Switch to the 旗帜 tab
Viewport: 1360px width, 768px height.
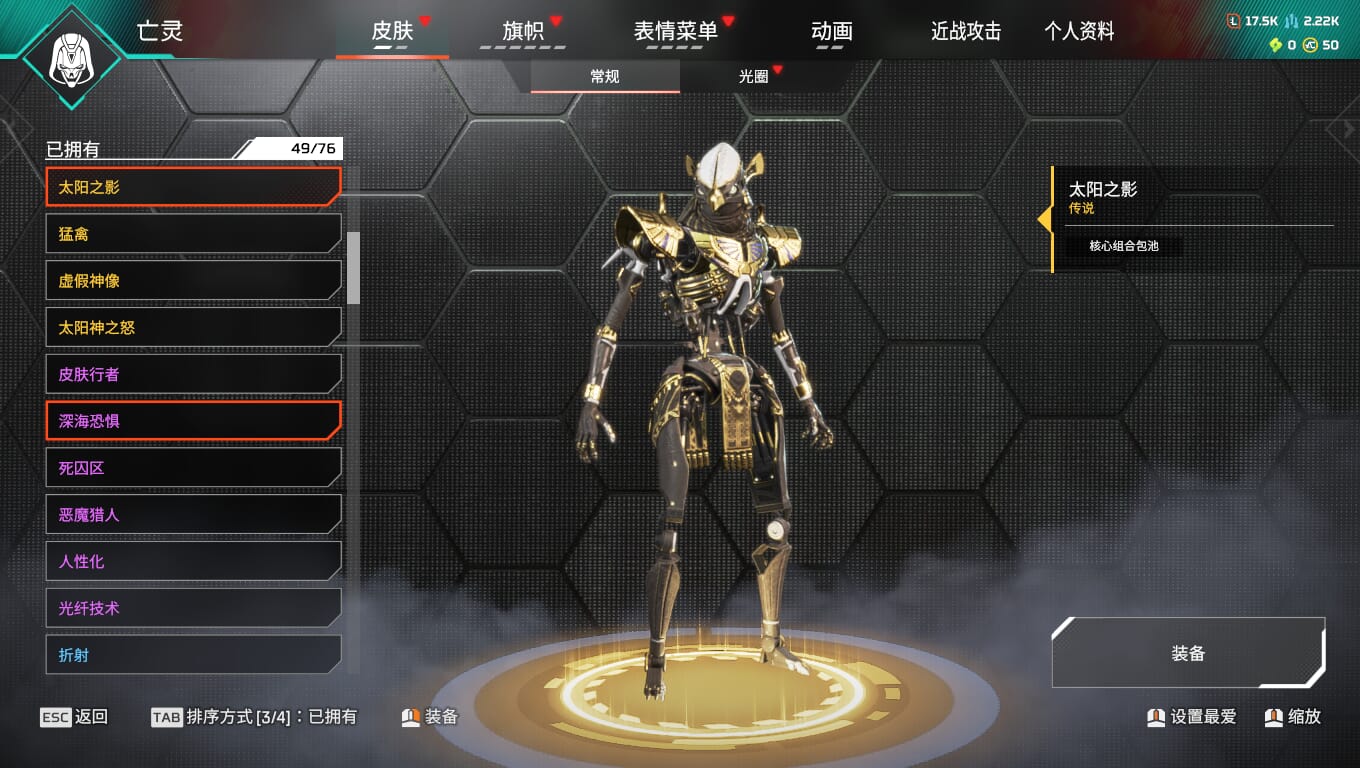pyautogui.click(x=523, y=31)
